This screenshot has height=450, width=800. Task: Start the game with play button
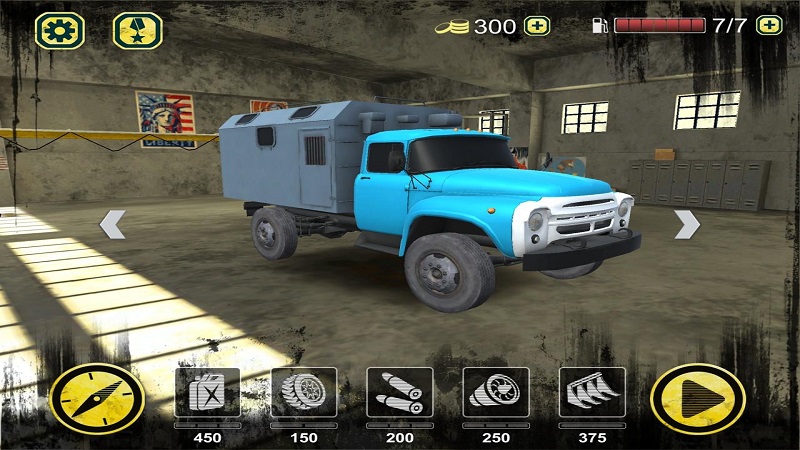click(697, 397)
